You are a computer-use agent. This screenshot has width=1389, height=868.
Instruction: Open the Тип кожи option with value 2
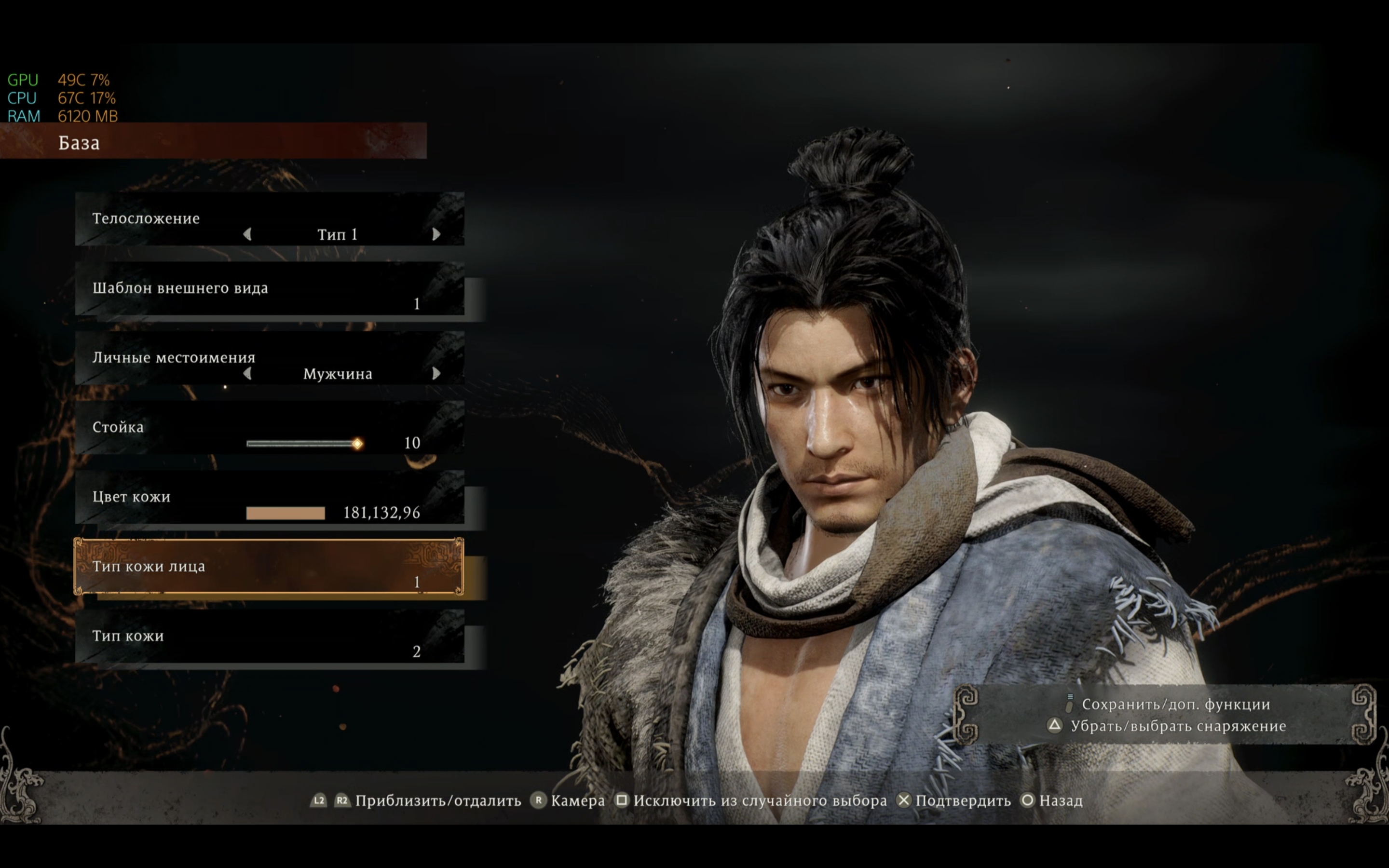(x=269, y=637)
